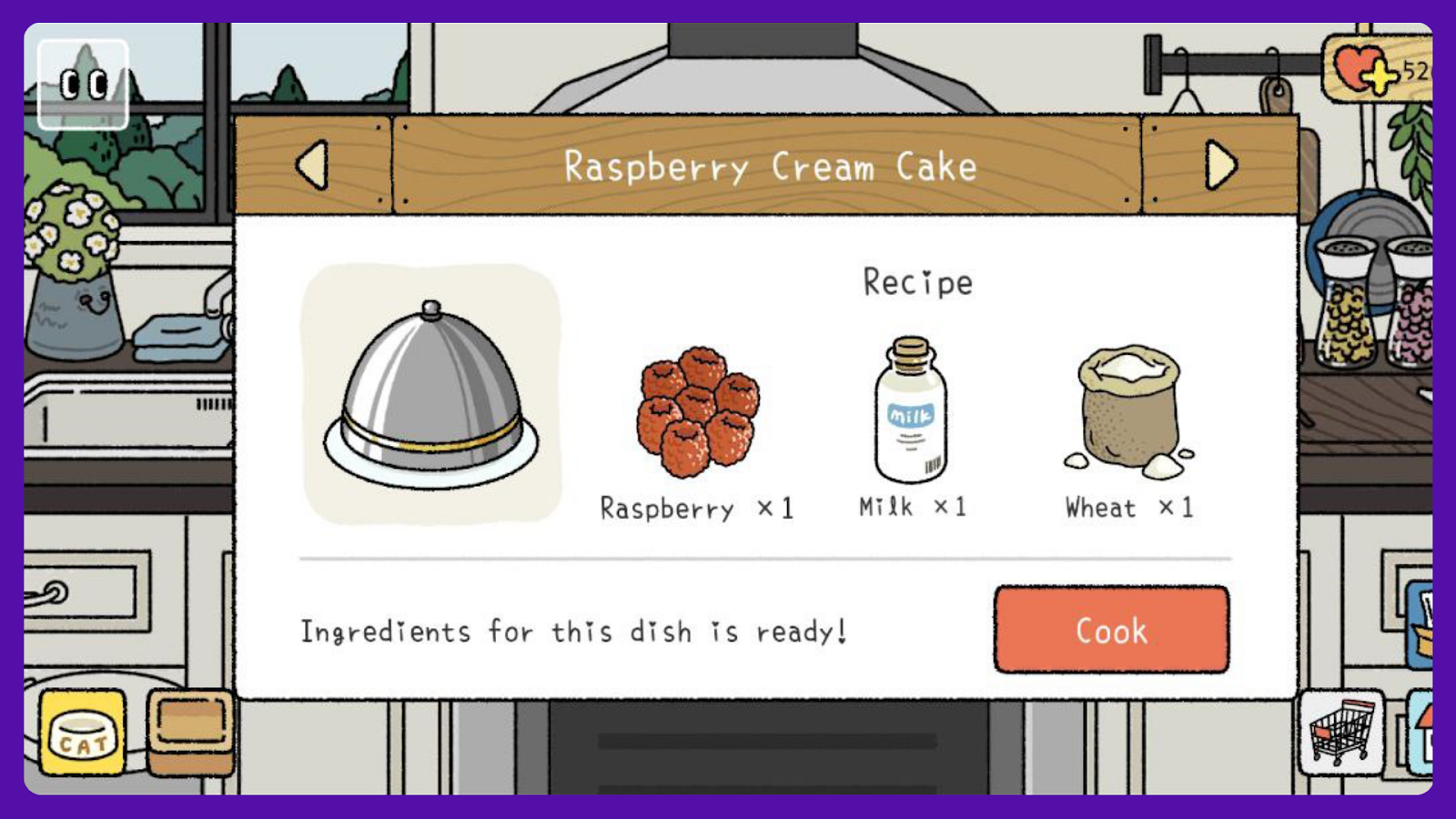The image size is (1456, 819).
Task: Go to the previous recipe
Action: click(x=312, y=165)
